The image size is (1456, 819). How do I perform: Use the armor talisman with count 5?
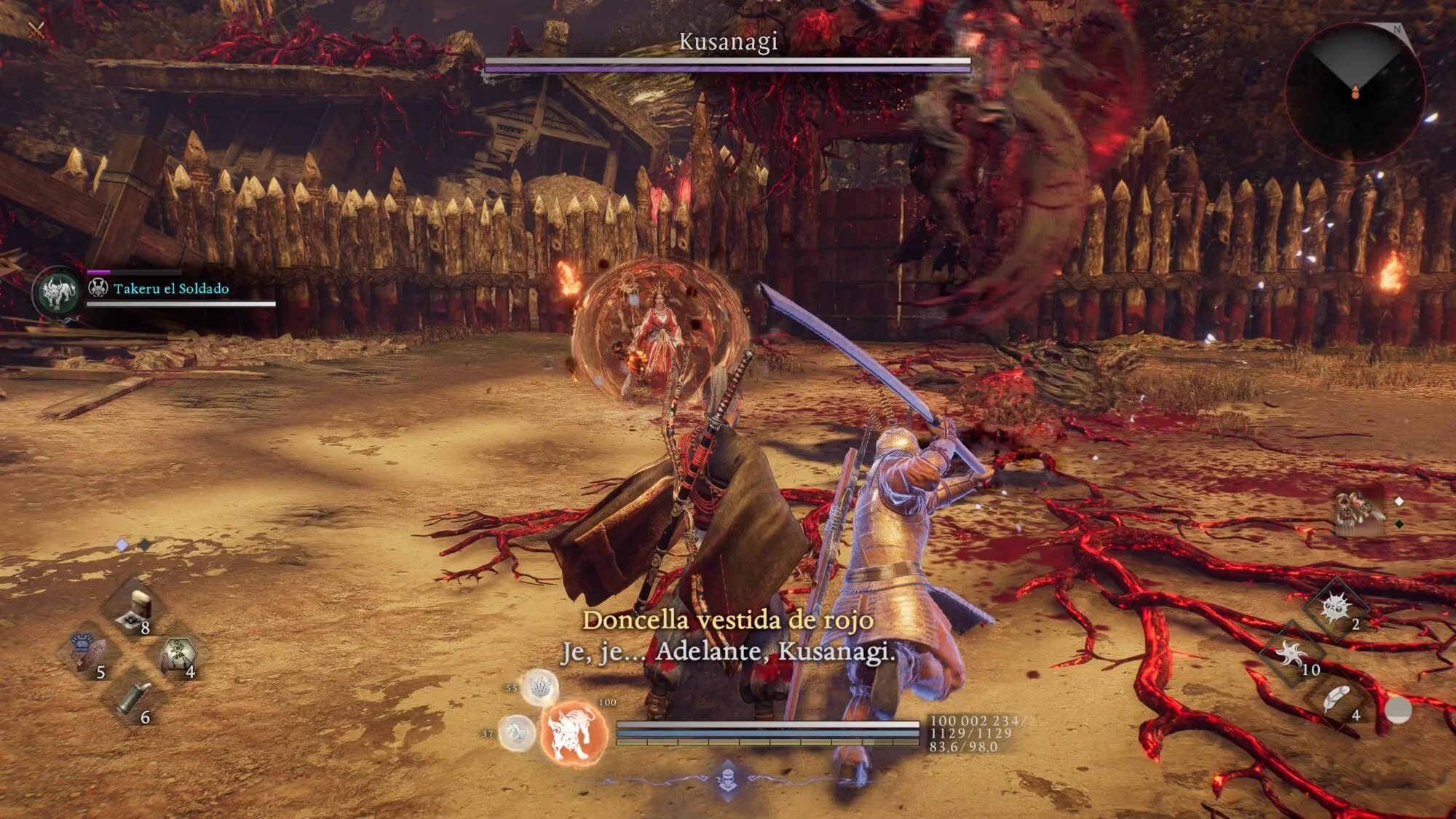pyautogui.click(x=86, y=652)
